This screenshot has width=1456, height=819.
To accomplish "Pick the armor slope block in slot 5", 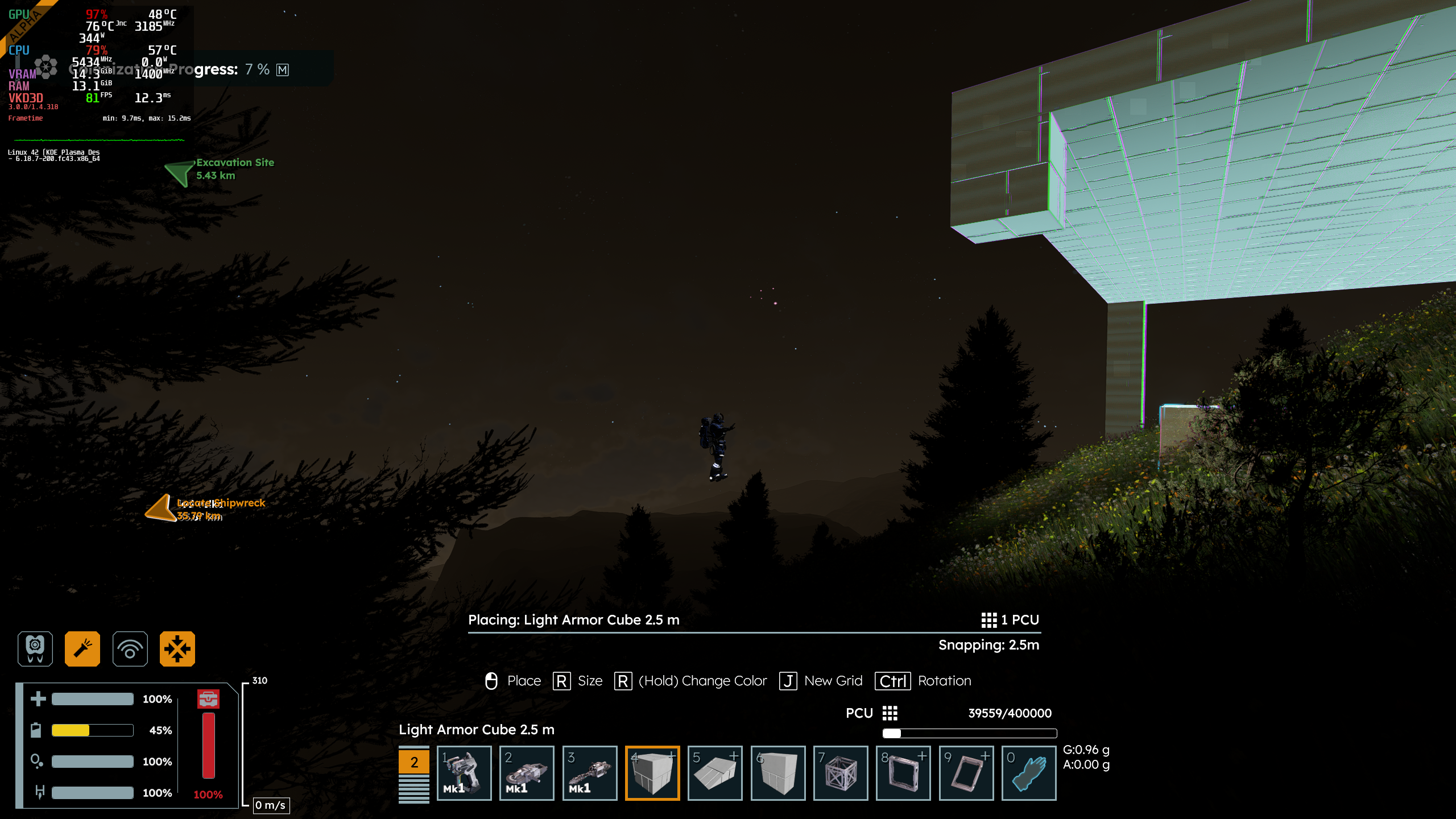I will pos(715,772).
